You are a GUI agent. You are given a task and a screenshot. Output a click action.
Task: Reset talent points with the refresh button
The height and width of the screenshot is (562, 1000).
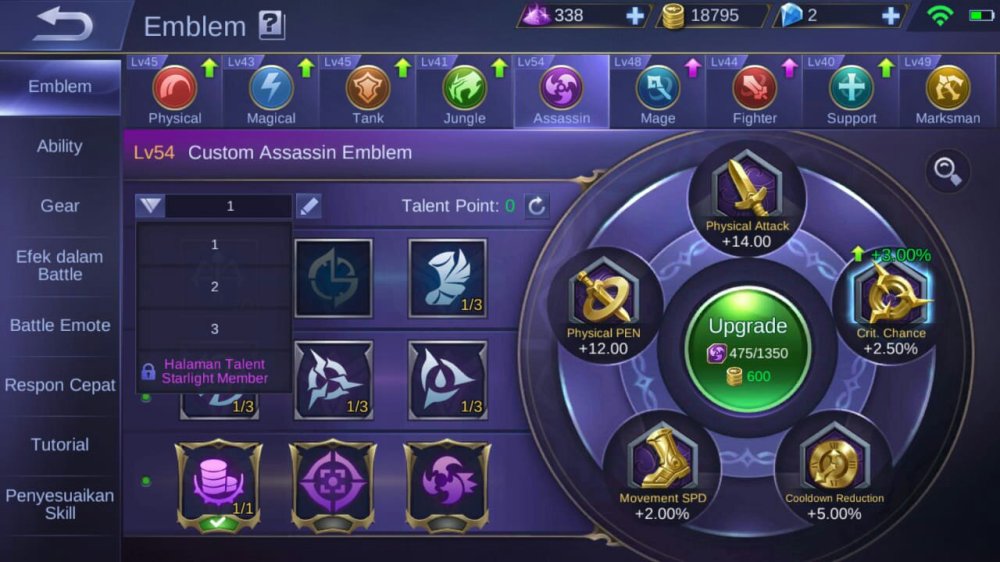tap(537, 206)
